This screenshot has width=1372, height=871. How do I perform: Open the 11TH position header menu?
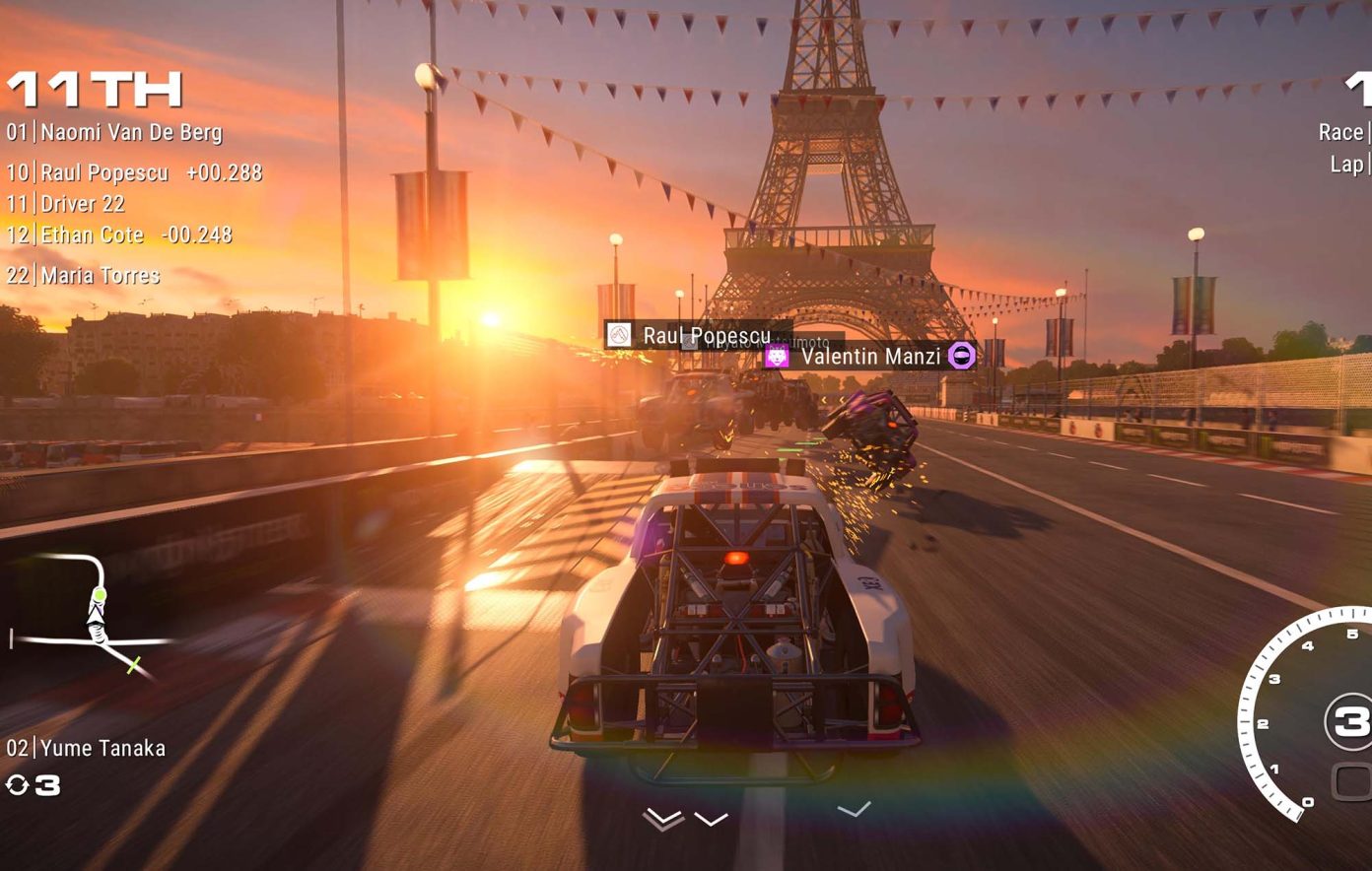coord(94,89)
